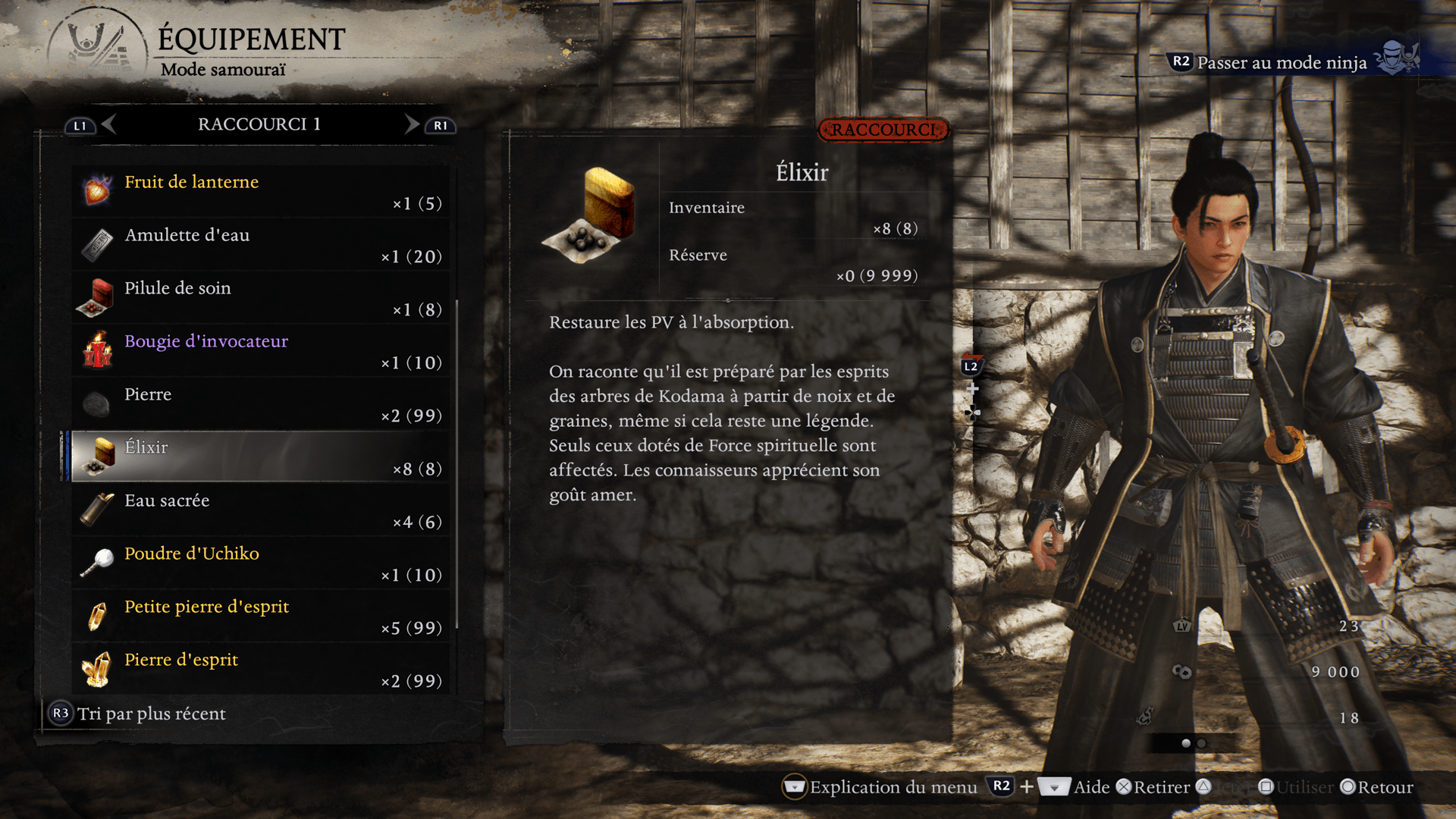Viewport: 1456px width, 819px height.
Task: Click the Élixir item icon in details
Action: pos(590,214)
